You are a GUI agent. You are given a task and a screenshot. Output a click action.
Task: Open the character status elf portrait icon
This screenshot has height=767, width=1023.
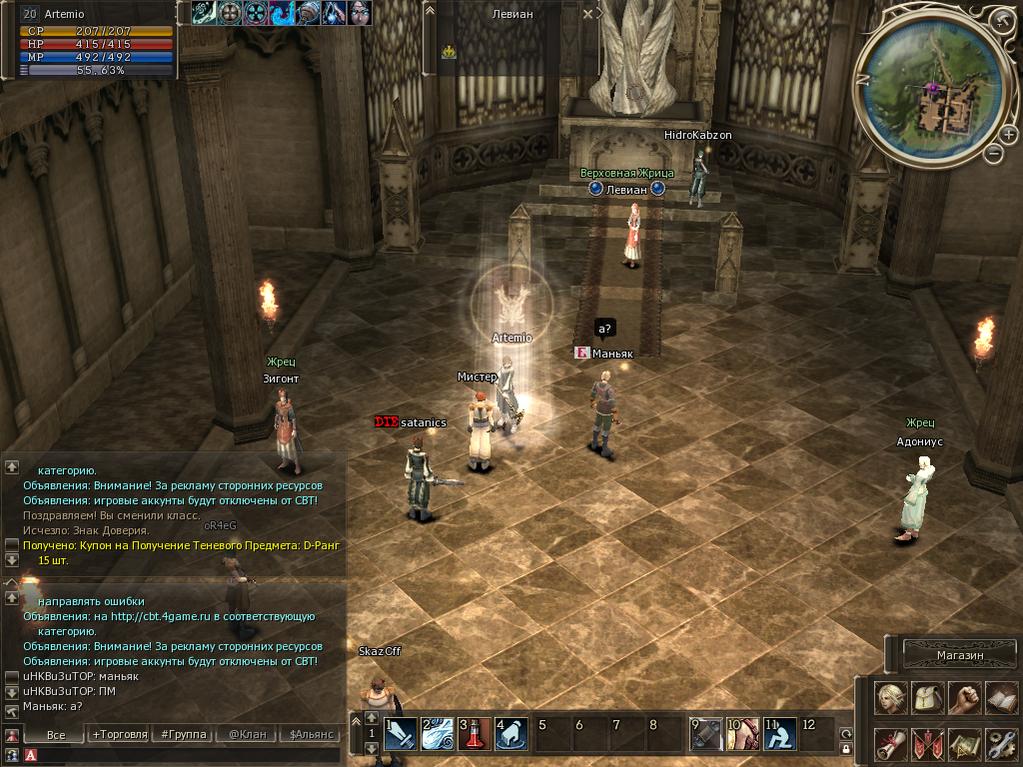pos(891,697)
